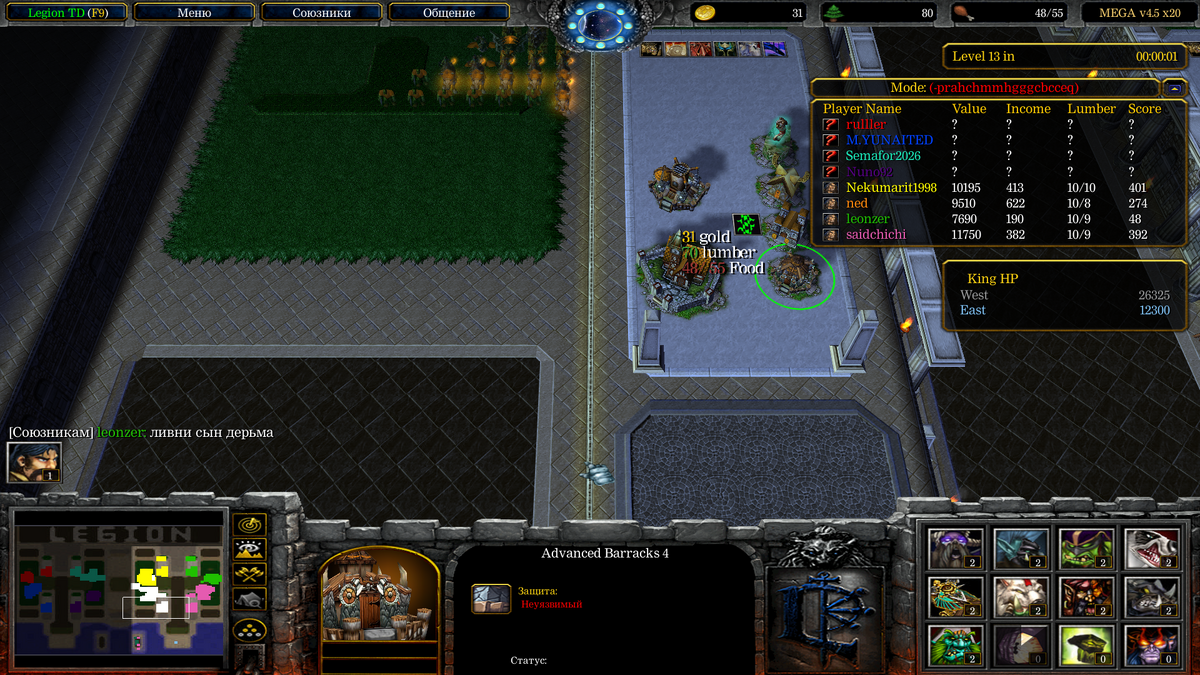Summon the bearded tauren with purple goggles

click(x=955, y=548)
